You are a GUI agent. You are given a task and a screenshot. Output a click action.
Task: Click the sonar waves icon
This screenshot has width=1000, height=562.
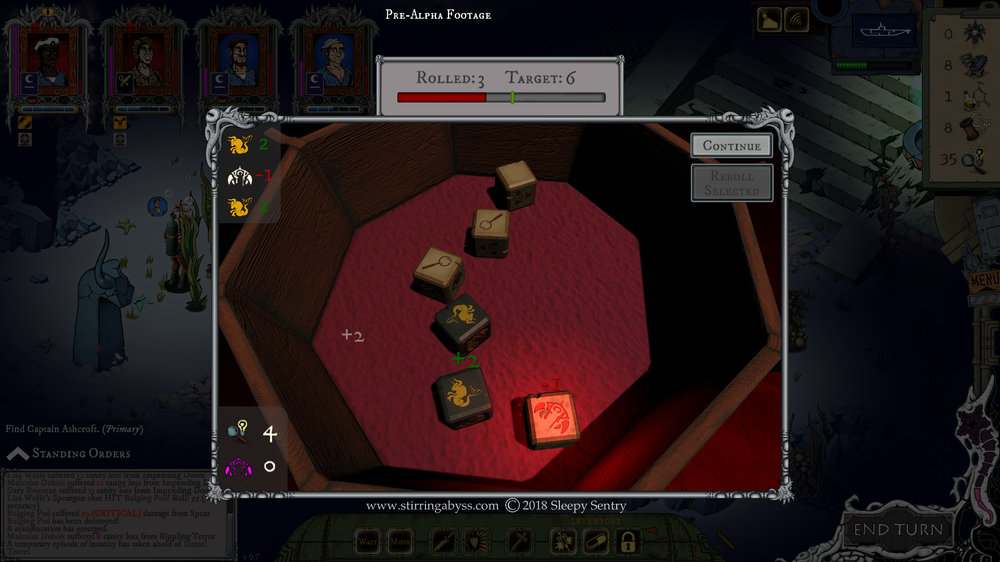pyautogui.click(x=797, y=19)
